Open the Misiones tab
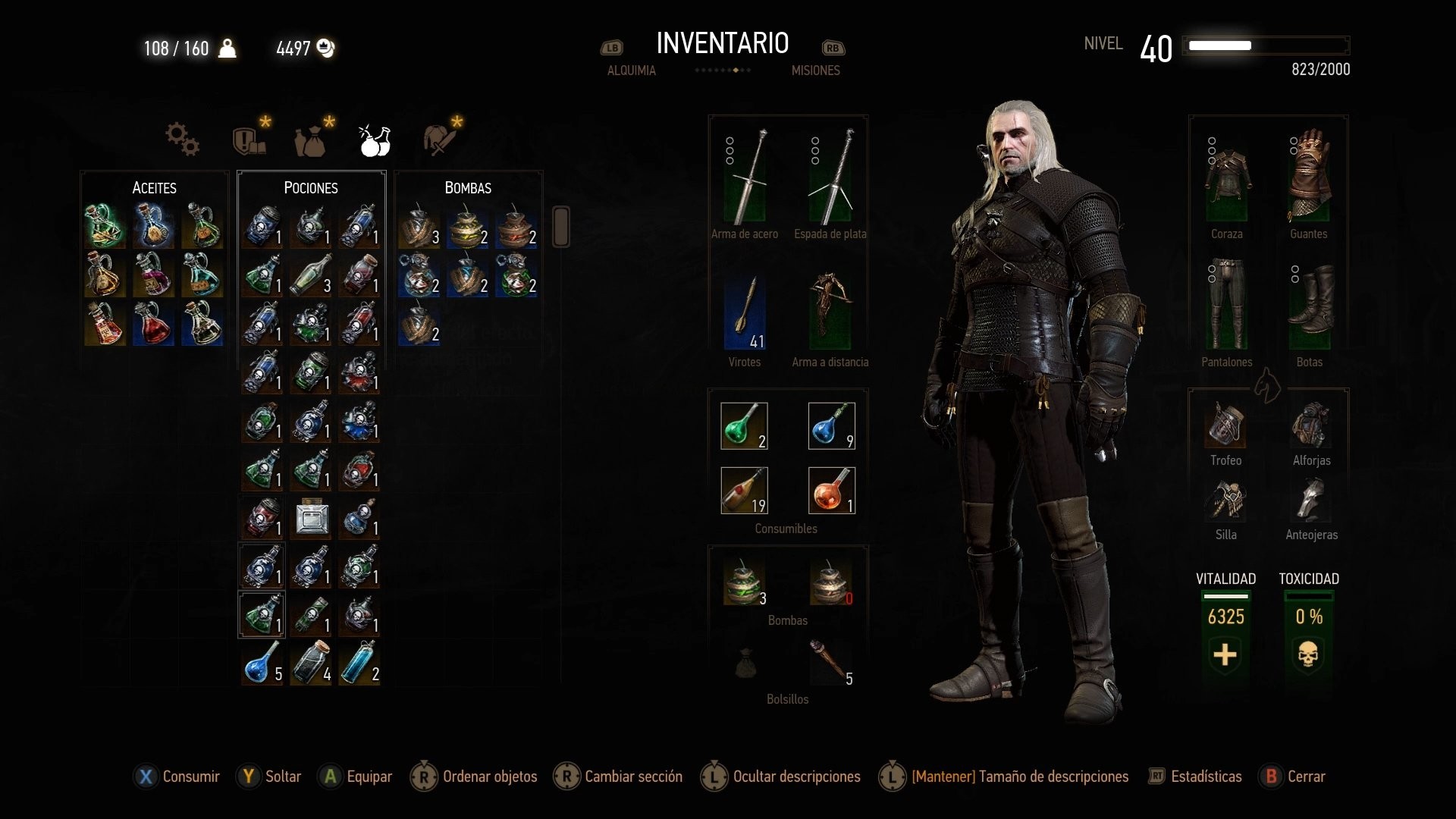The height and width of the screenshot is (819, 1456). 814,70
